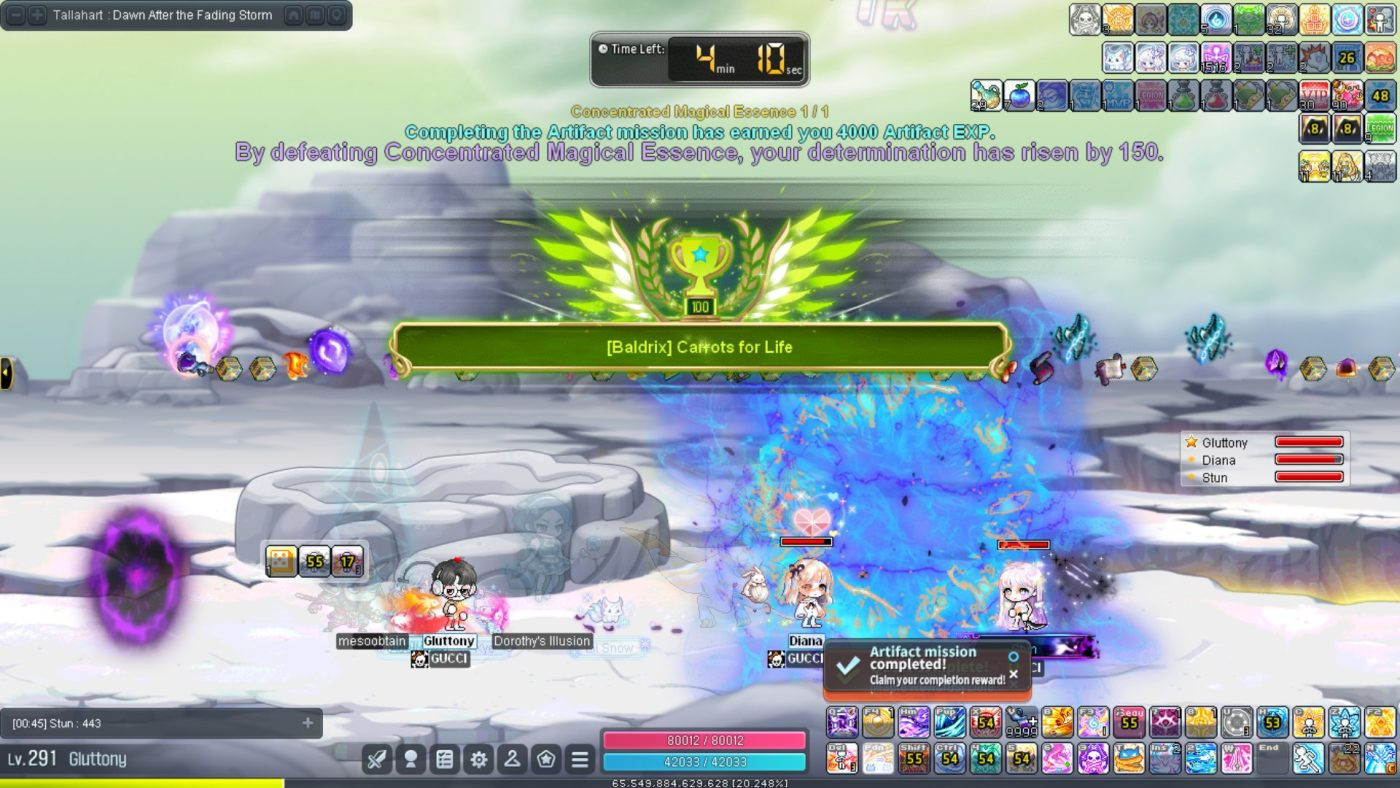
Task: Click the collapsed side panel arrow tab
Action: click(6, 373)
